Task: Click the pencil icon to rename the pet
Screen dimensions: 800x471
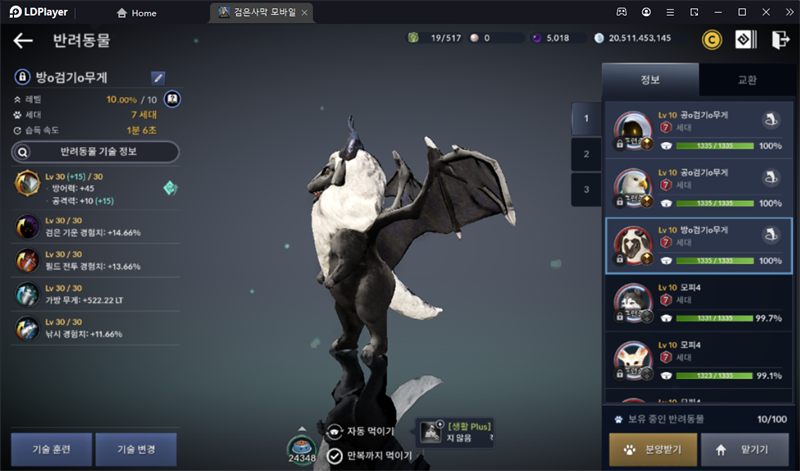Action: (x=158, y=77)
